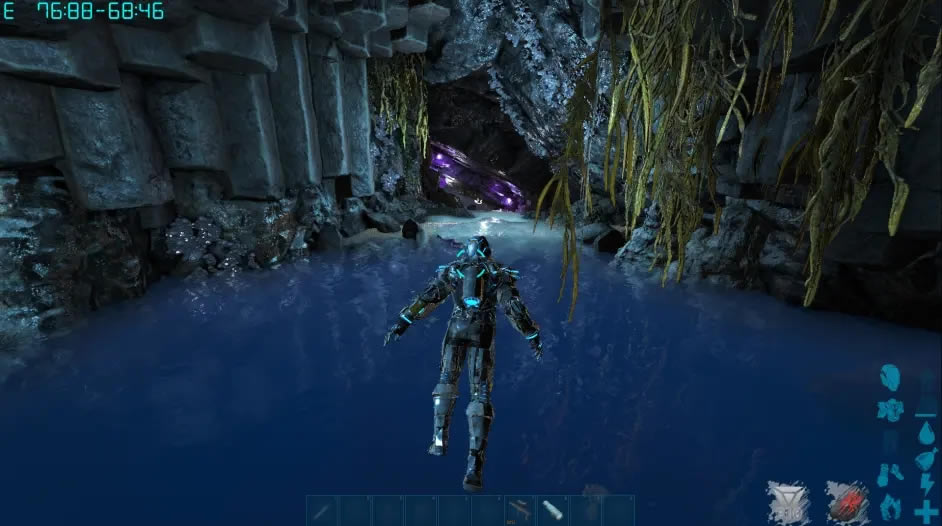
Task: Select the thin spear item in first hotbar slot
Action: point(323,510)
